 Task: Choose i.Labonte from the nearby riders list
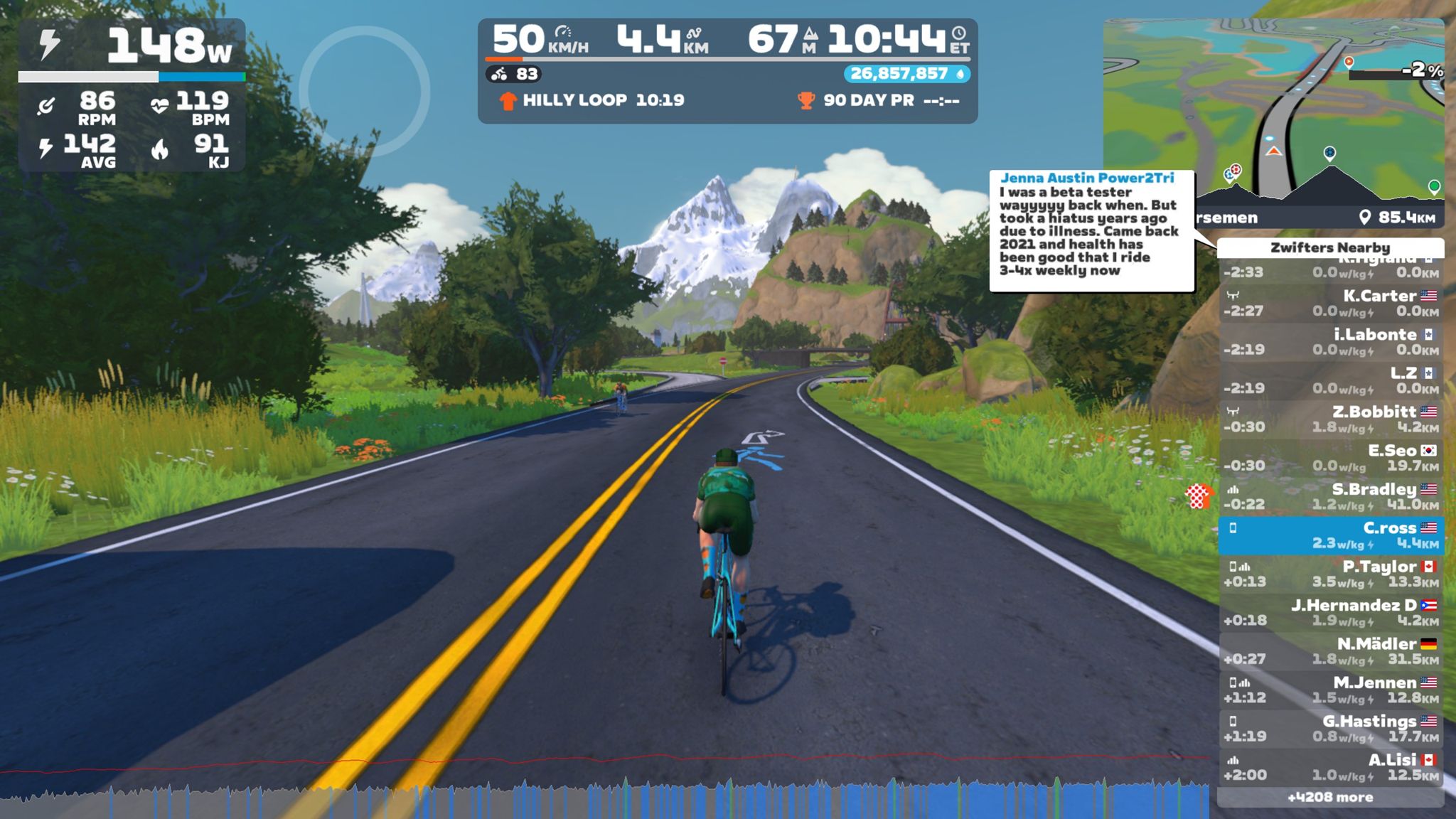click(1330, 341)
